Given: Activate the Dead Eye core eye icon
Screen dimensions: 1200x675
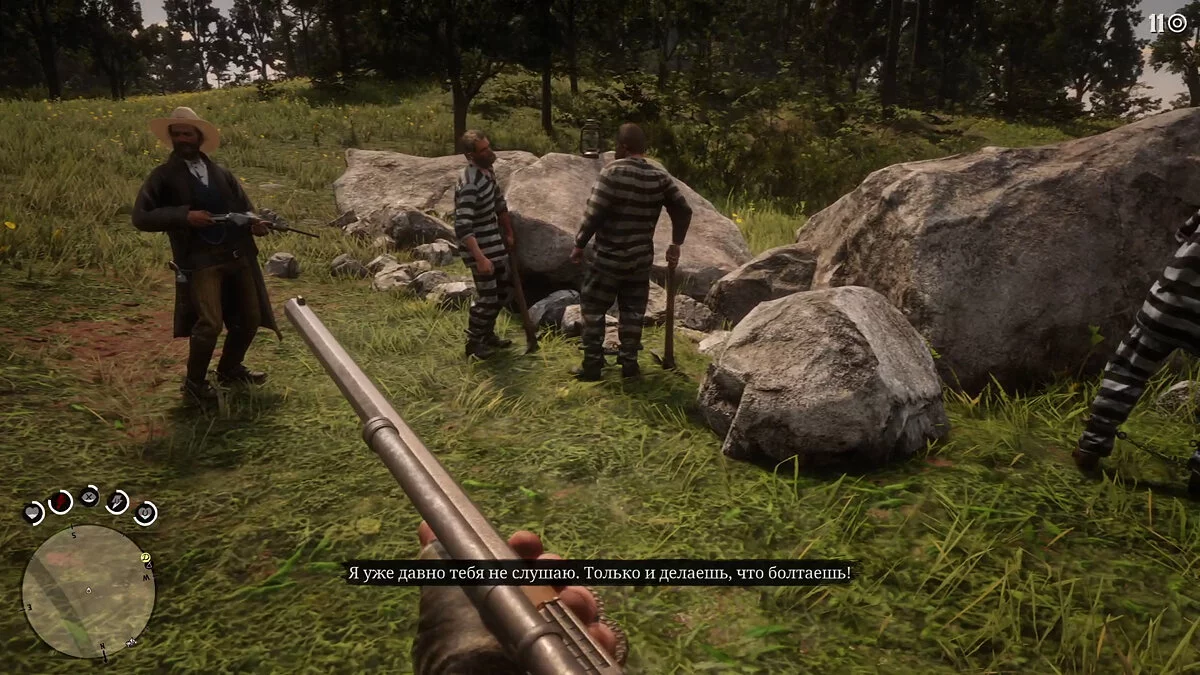Looking at the screenshot, I should [x=89, y=496].
